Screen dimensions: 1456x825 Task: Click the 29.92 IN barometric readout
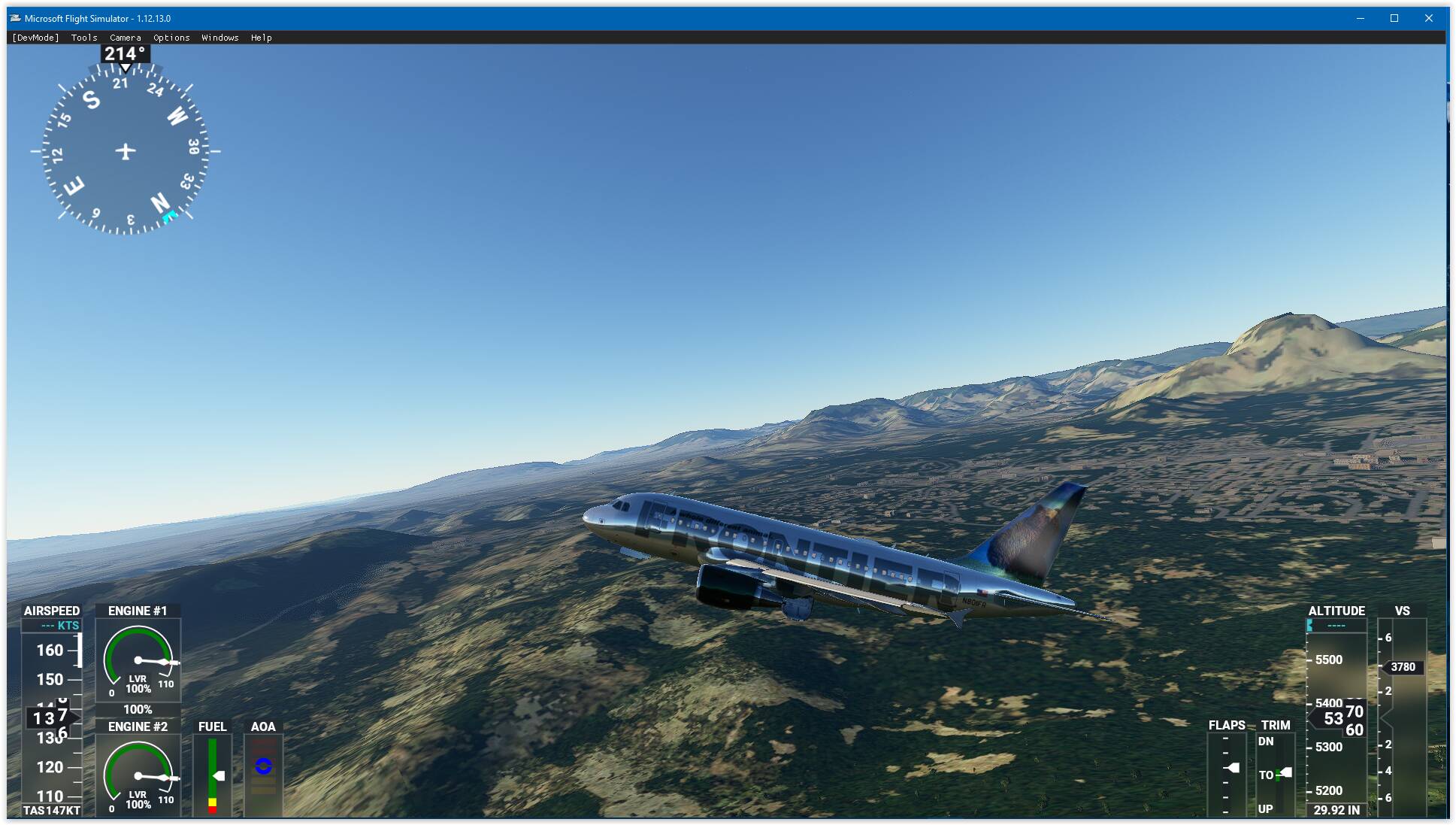(x=1336, y=811)
